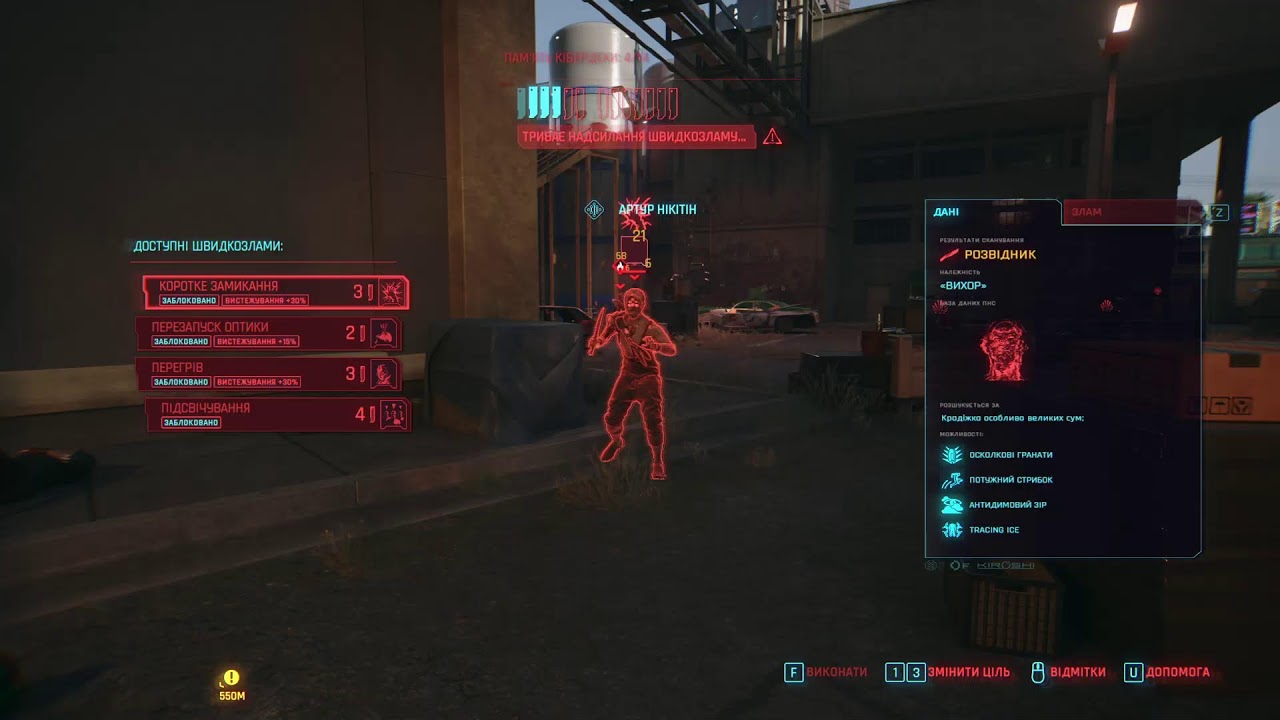The width and height of the screenshot is (1280, 720).
Task: Click the yellow quest distance marker
Action: pyautogui.click(x=232, y=679)
